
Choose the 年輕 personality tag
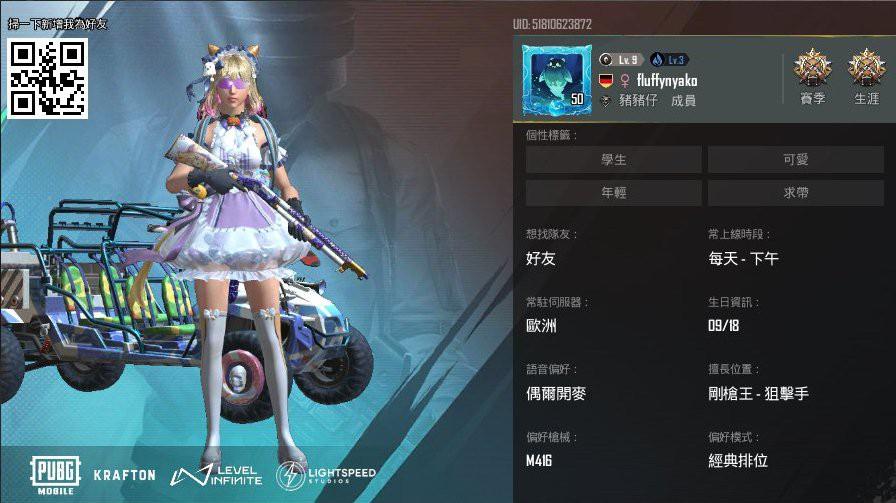613,193
